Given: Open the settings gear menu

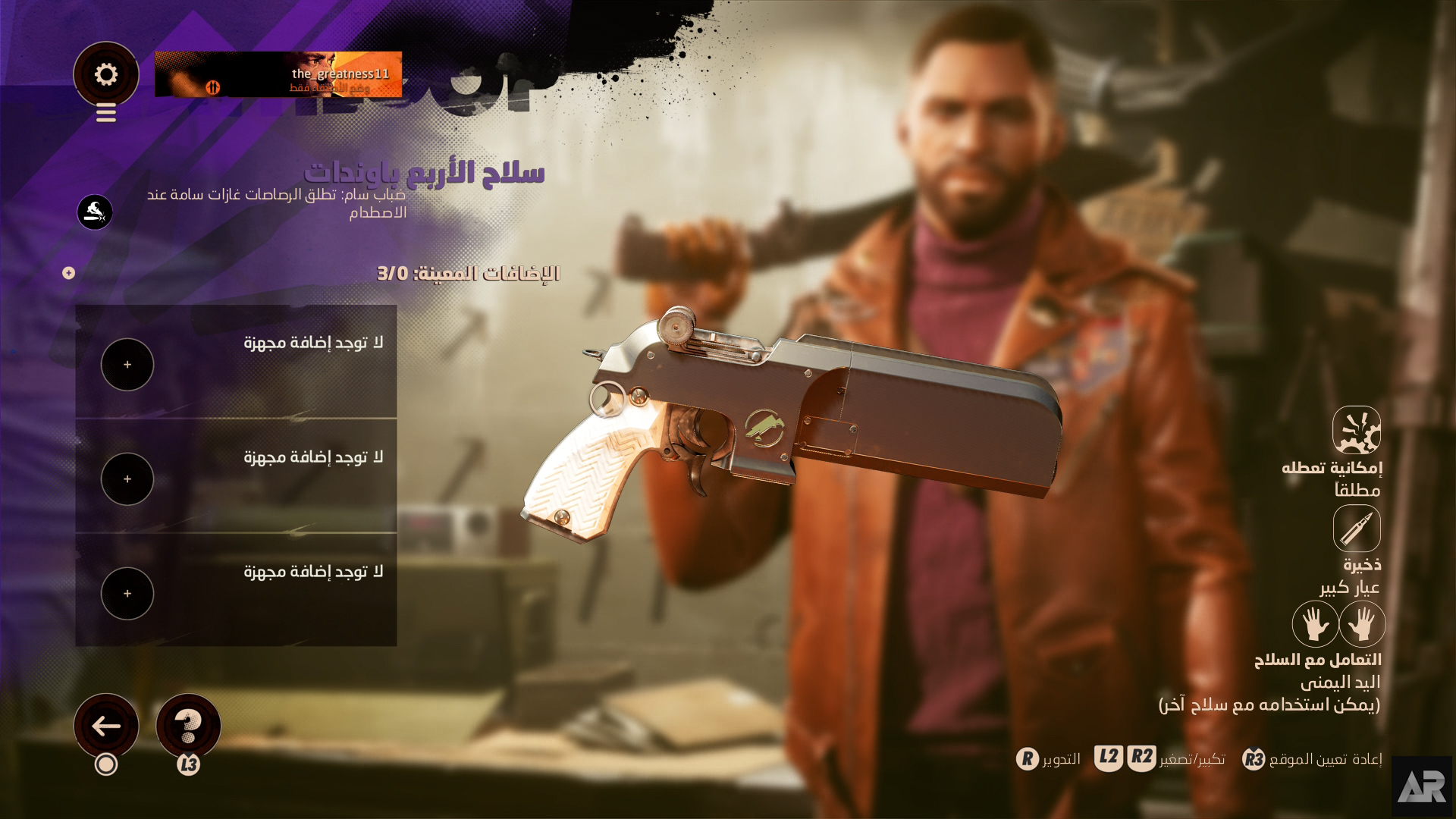Looking at the screenshot, I should 105,74.
